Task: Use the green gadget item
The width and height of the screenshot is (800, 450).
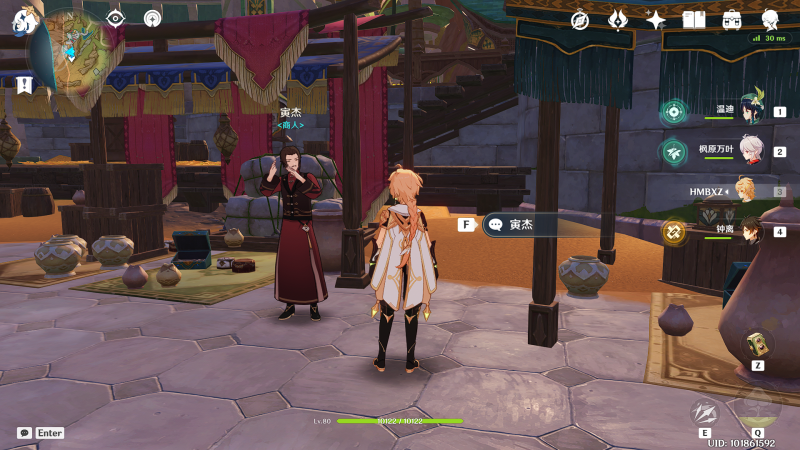Action: coord(757,343)
